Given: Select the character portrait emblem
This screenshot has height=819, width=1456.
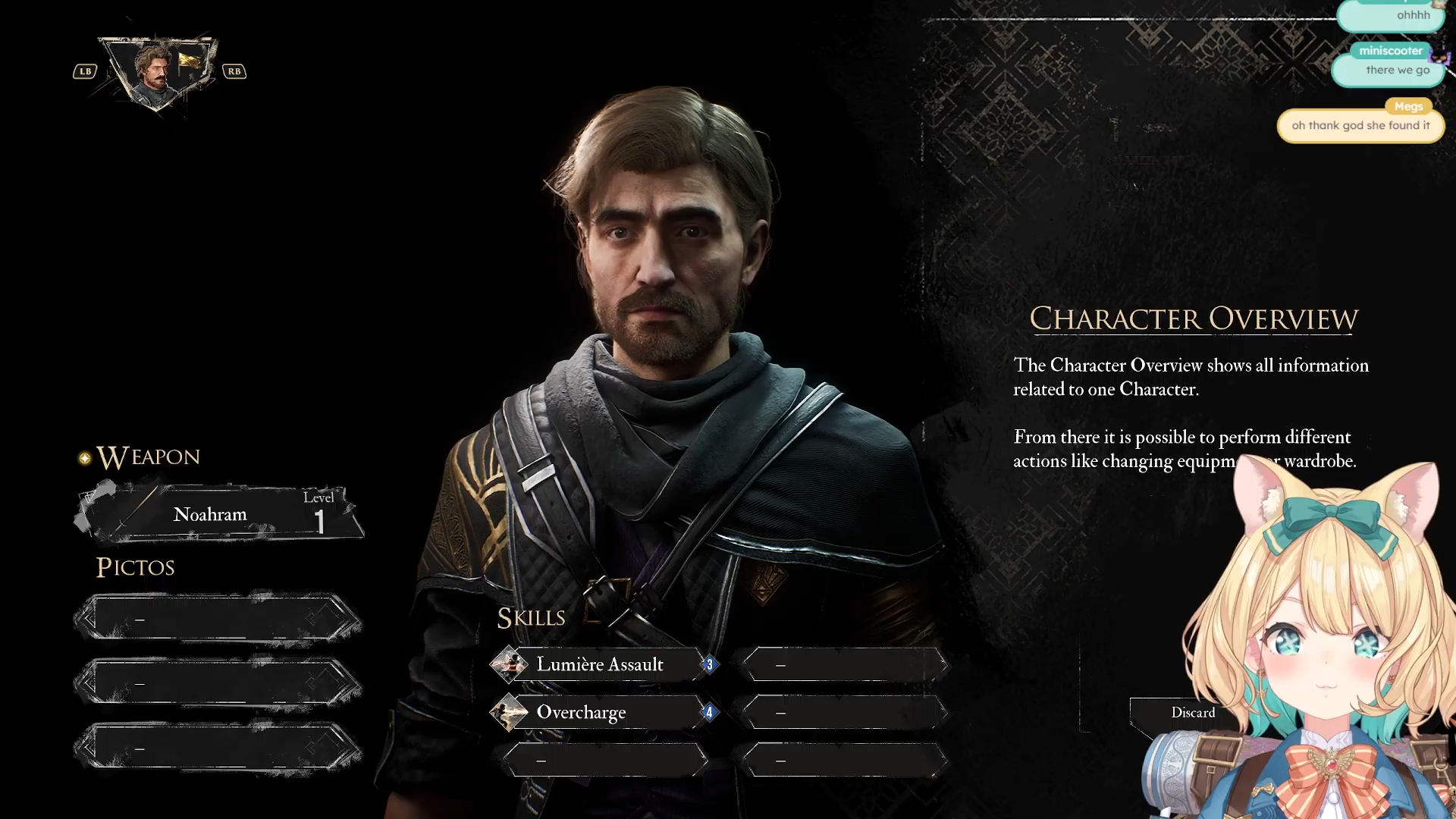Looking at the screenshot, I should tap(159, 71).
